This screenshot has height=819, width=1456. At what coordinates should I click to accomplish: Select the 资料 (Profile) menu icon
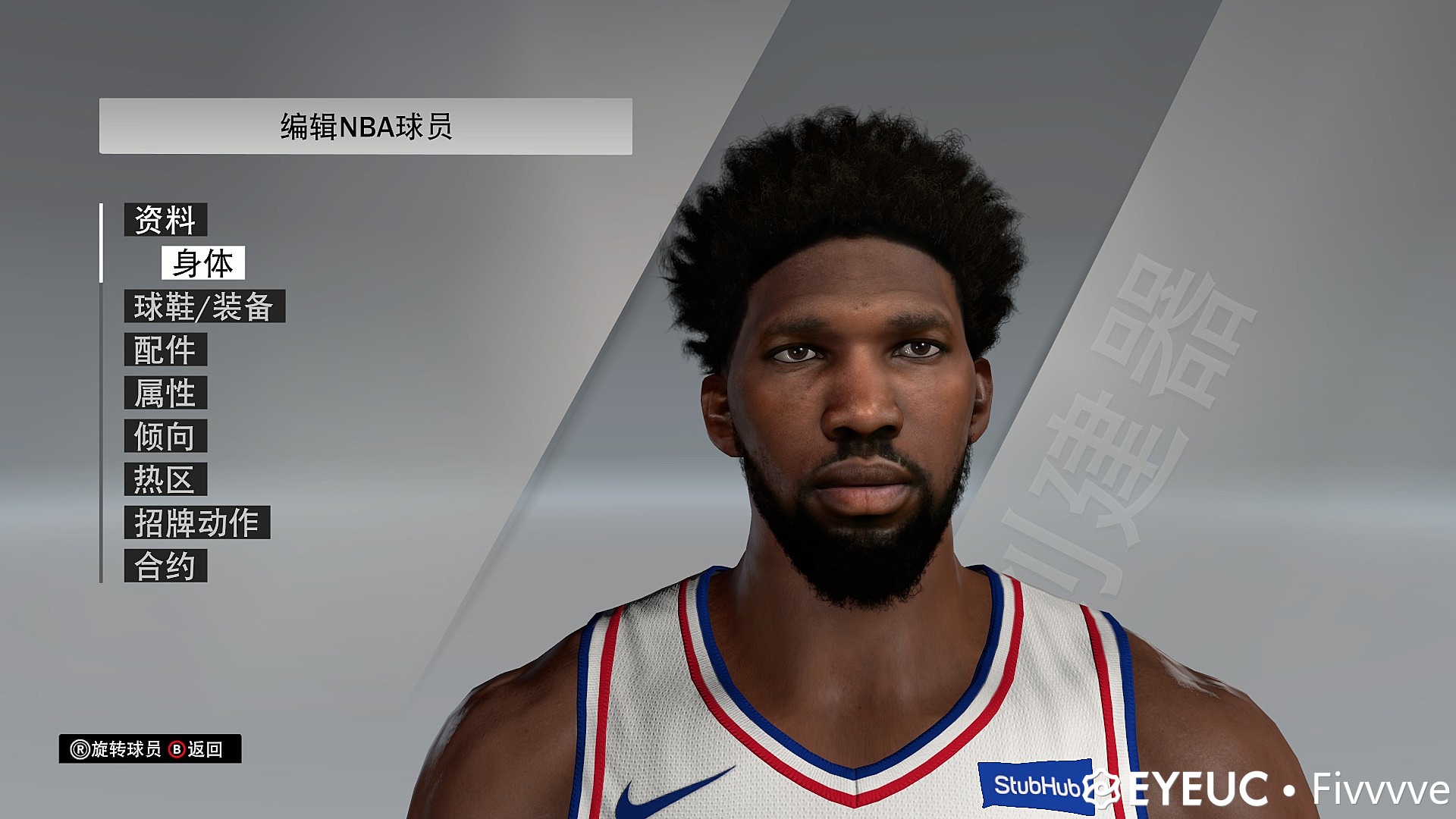point(165,219)
